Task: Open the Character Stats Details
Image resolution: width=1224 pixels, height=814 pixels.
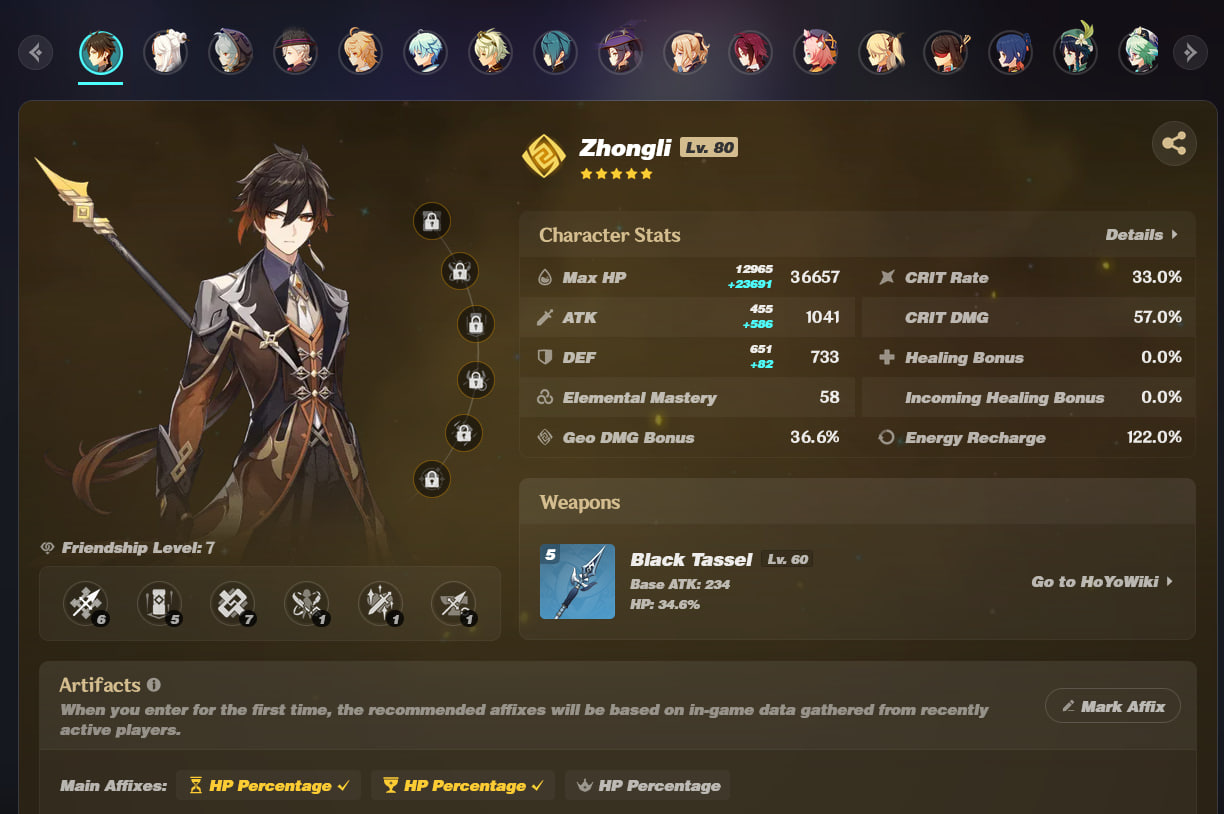Action: pyautogui.click(x=1141, y=235)
